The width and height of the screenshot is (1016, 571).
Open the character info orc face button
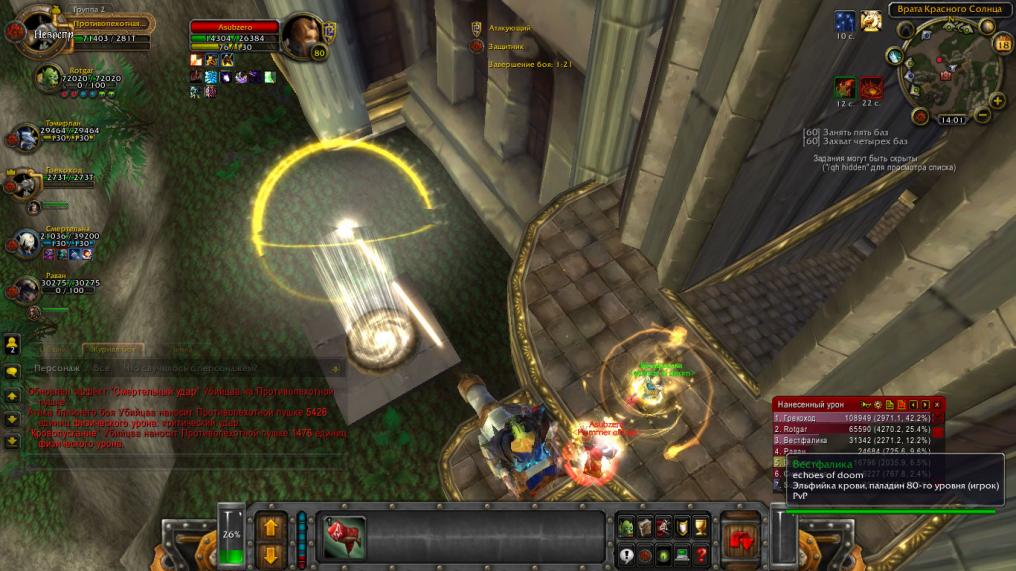click(x=627, y=527)
